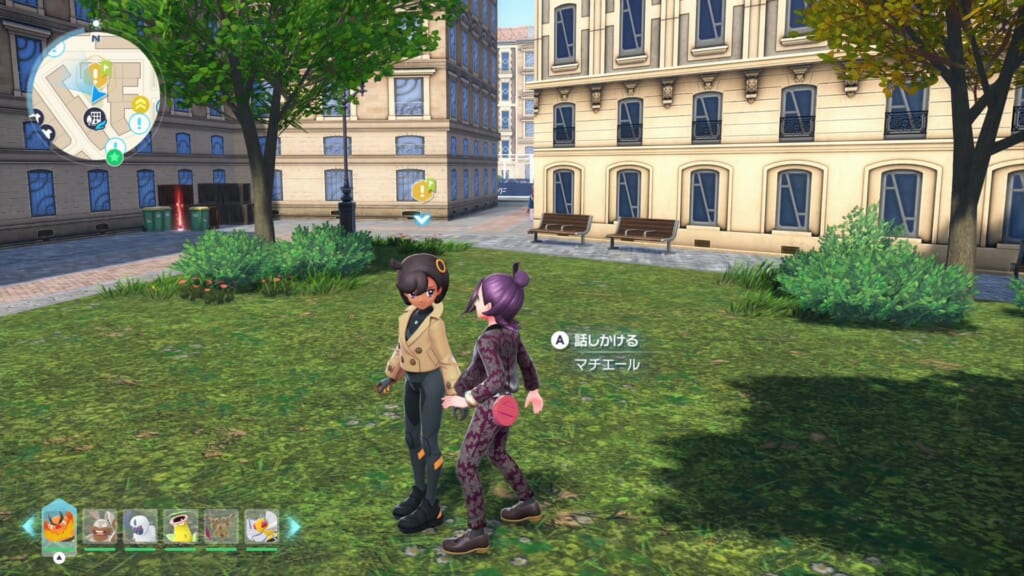Click the floating yellow quest marker above street
The image size is (1024, 576).
tap(423, 189)
